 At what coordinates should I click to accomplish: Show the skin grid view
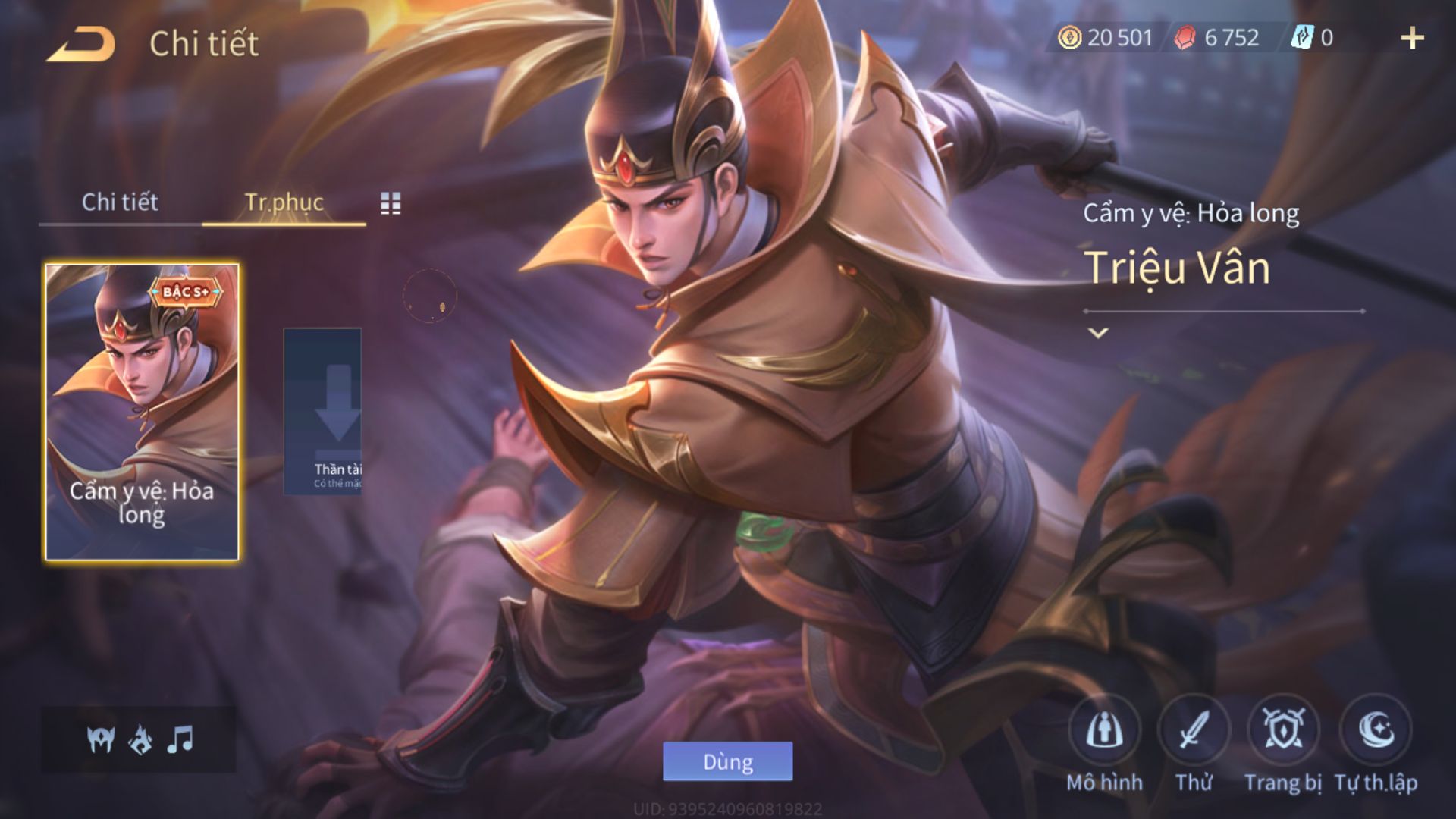click(x=391, y=202)
